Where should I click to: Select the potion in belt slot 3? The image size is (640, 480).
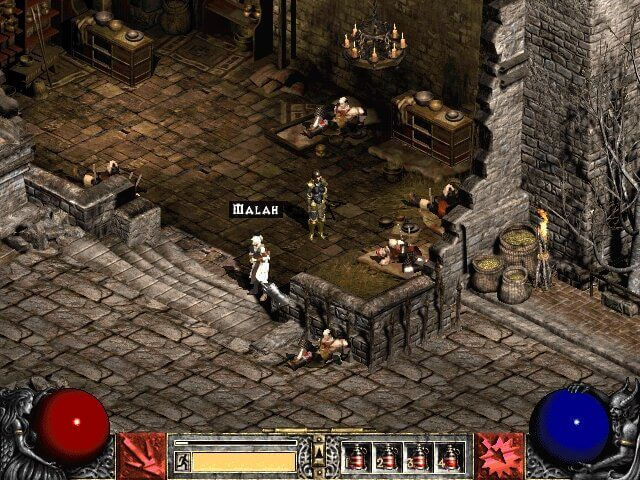pos(419,457)
